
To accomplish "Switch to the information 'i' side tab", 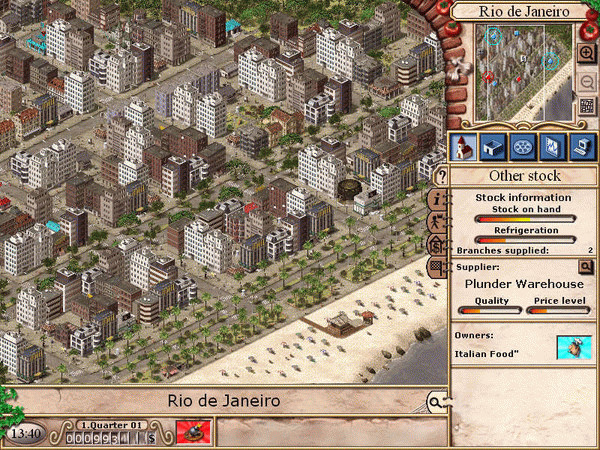I will tap(439, 199).
